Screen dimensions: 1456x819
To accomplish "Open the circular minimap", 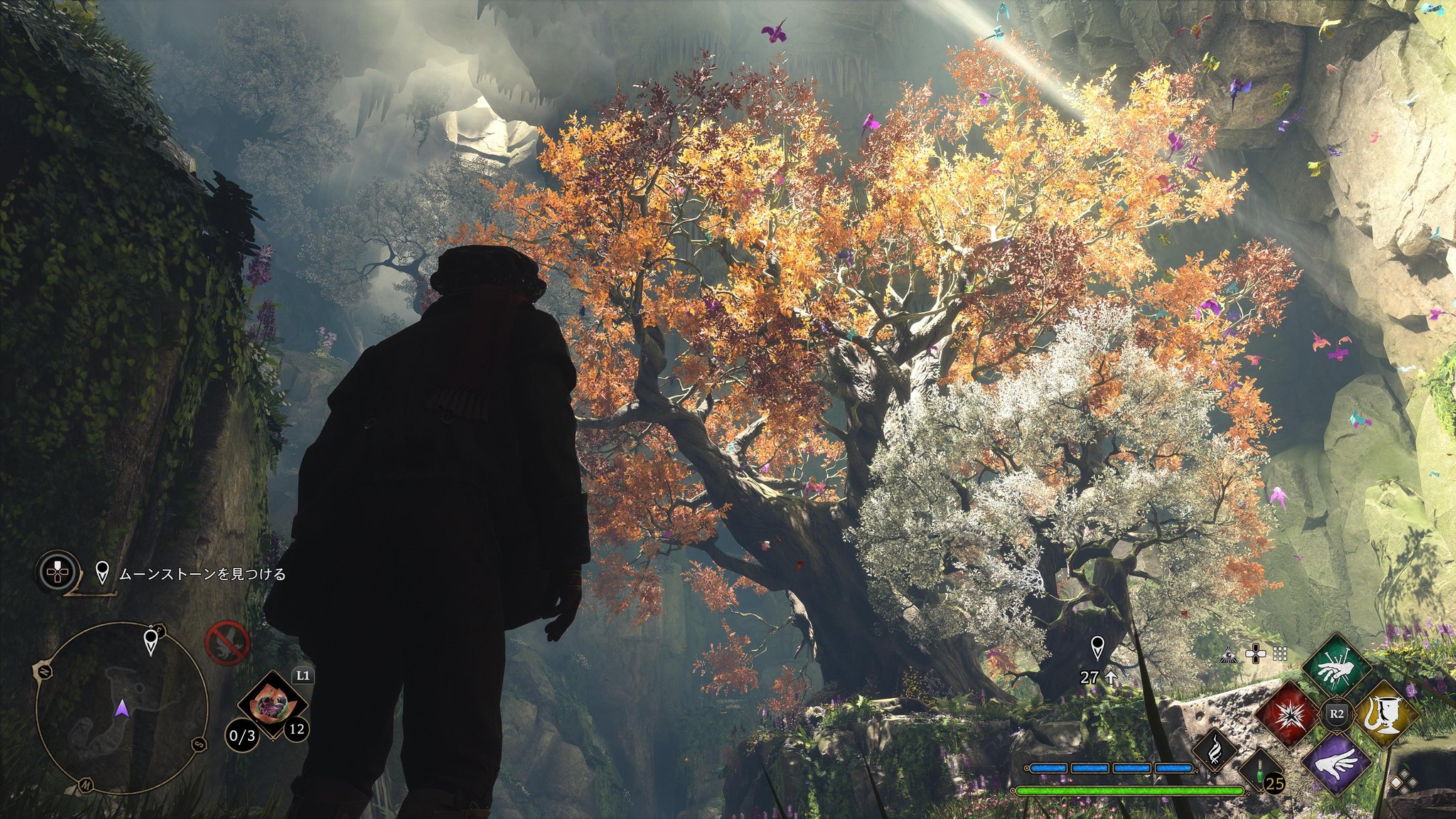I will tap(122, 706).
